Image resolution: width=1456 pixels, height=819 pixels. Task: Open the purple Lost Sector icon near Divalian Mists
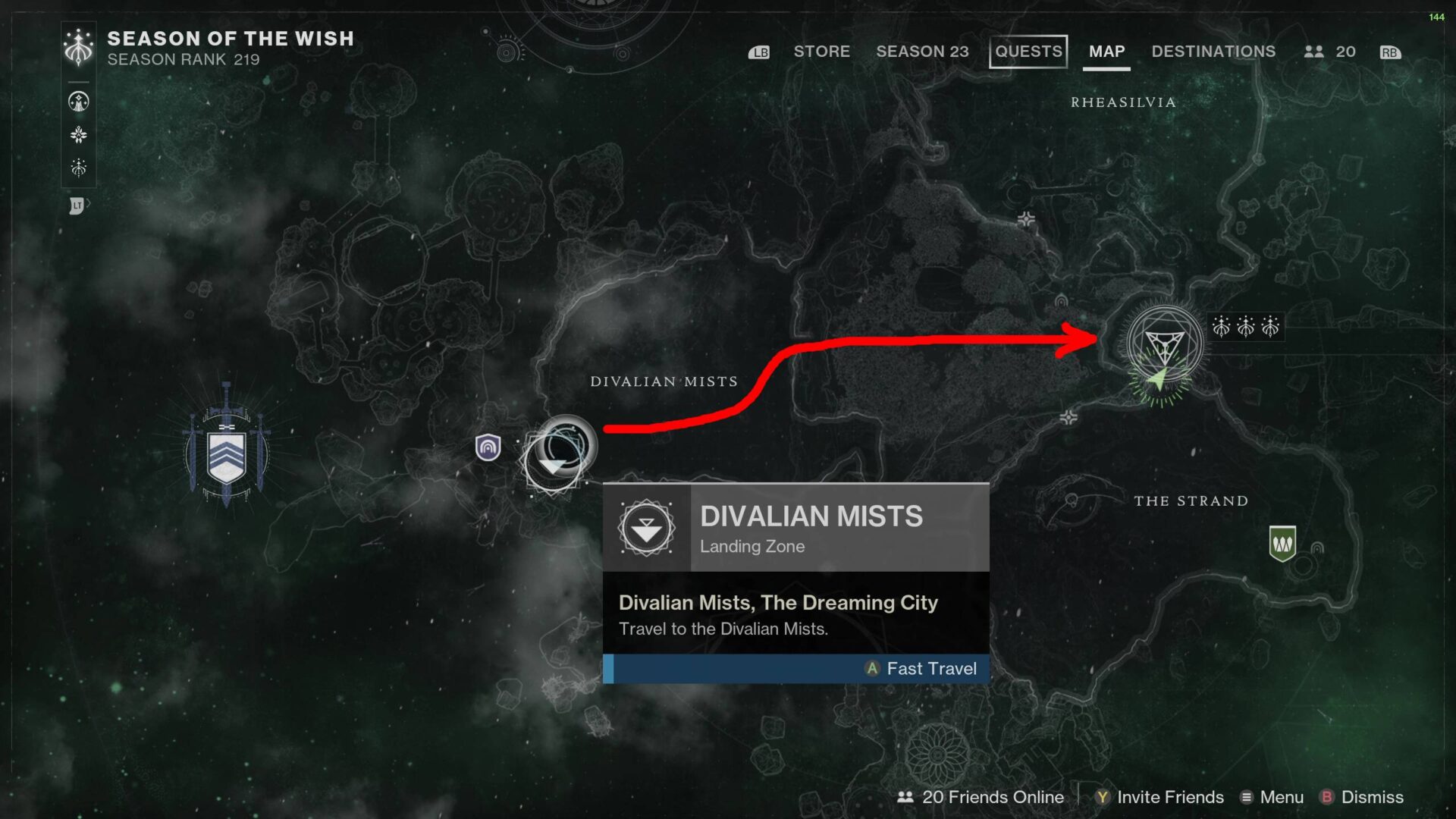coord(489,447)
